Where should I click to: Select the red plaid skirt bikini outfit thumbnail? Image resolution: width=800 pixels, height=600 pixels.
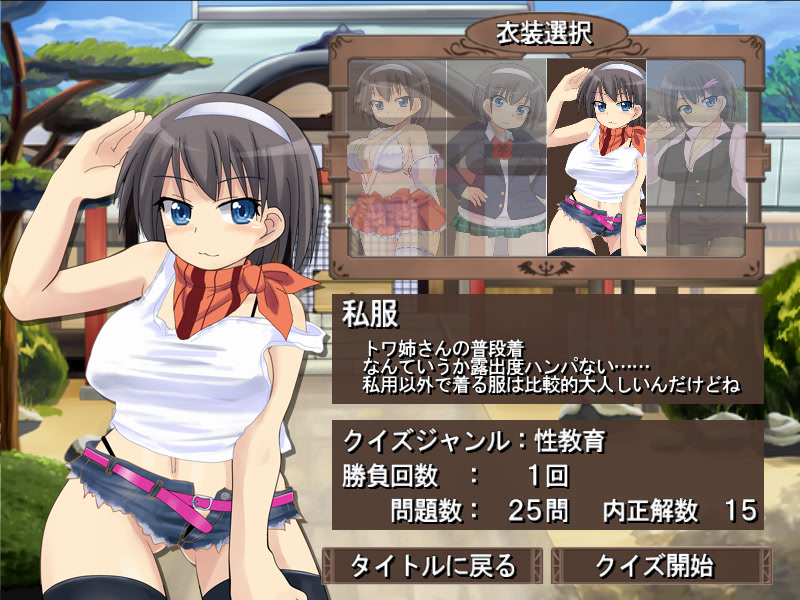tap(398, 155)
